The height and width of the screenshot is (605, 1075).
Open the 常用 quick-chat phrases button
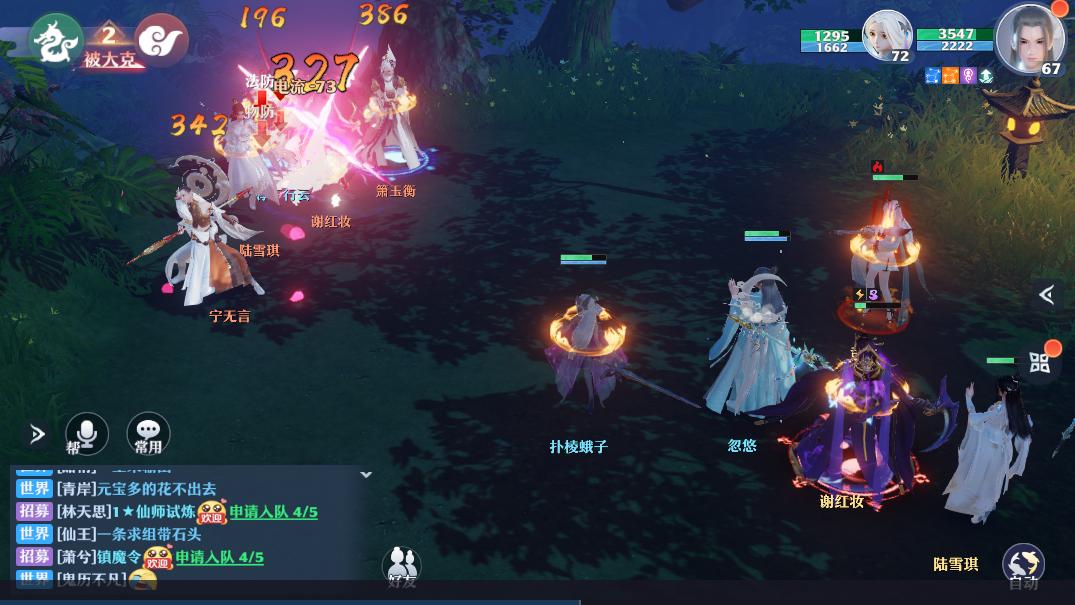(x=148, y=433)
